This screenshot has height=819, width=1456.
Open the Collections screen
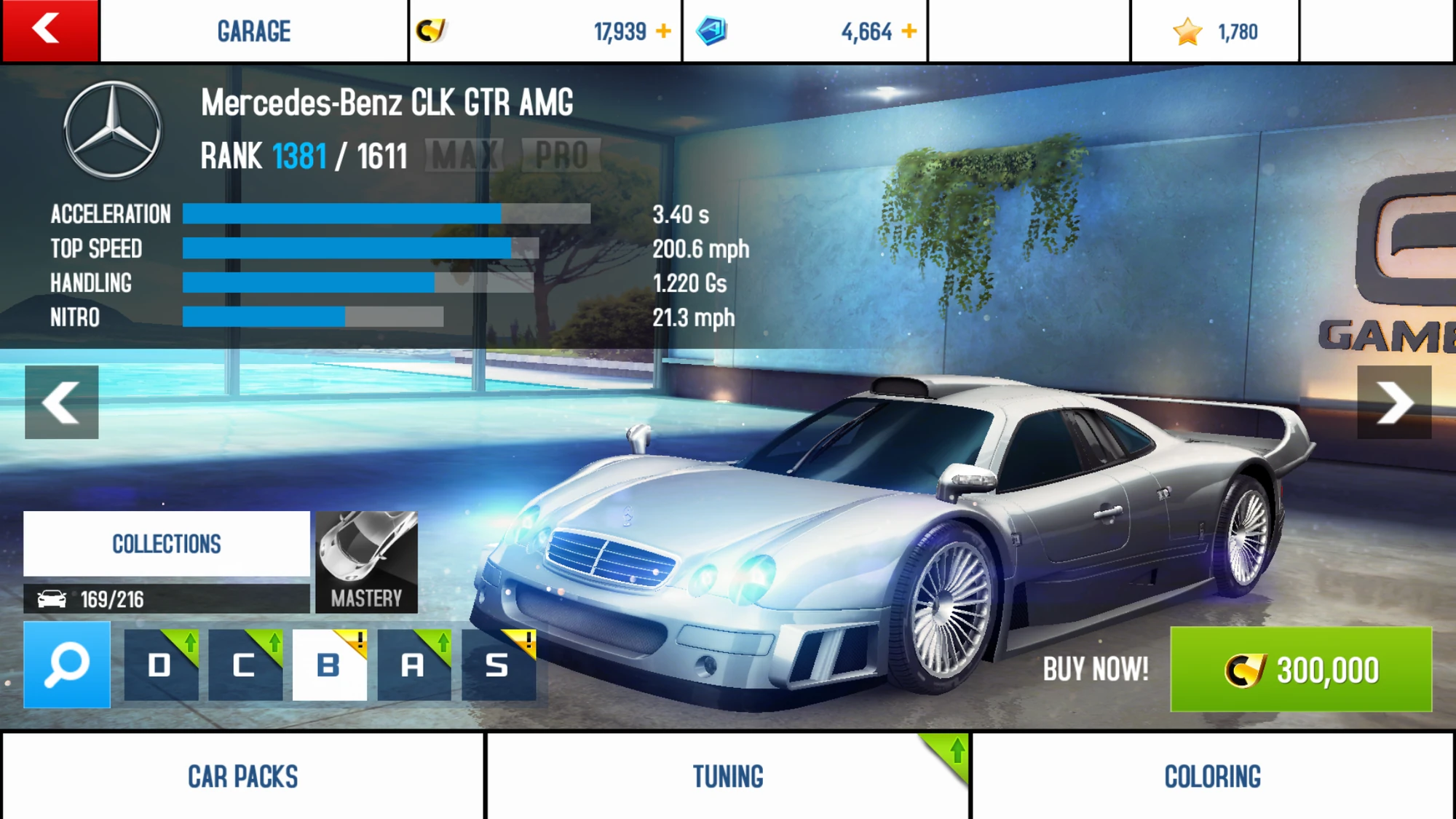click(166, 544)
